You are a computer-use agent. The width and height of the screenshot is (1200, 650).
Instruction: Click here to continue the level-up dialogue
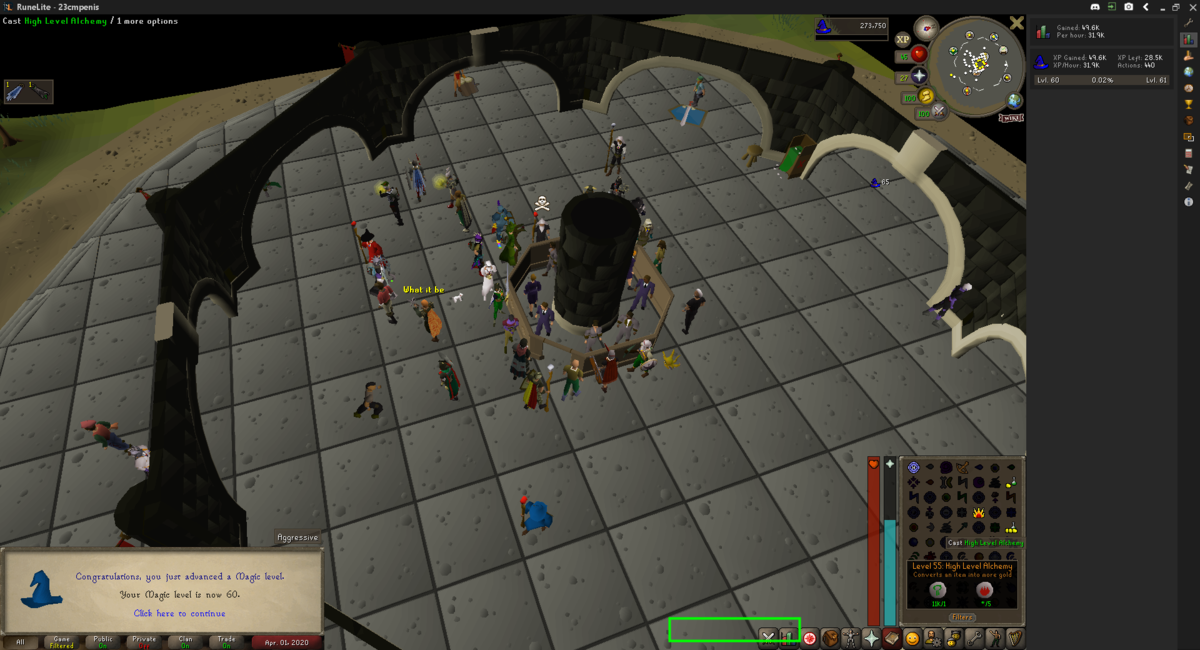pyautogui.click(x=180, y=613)
